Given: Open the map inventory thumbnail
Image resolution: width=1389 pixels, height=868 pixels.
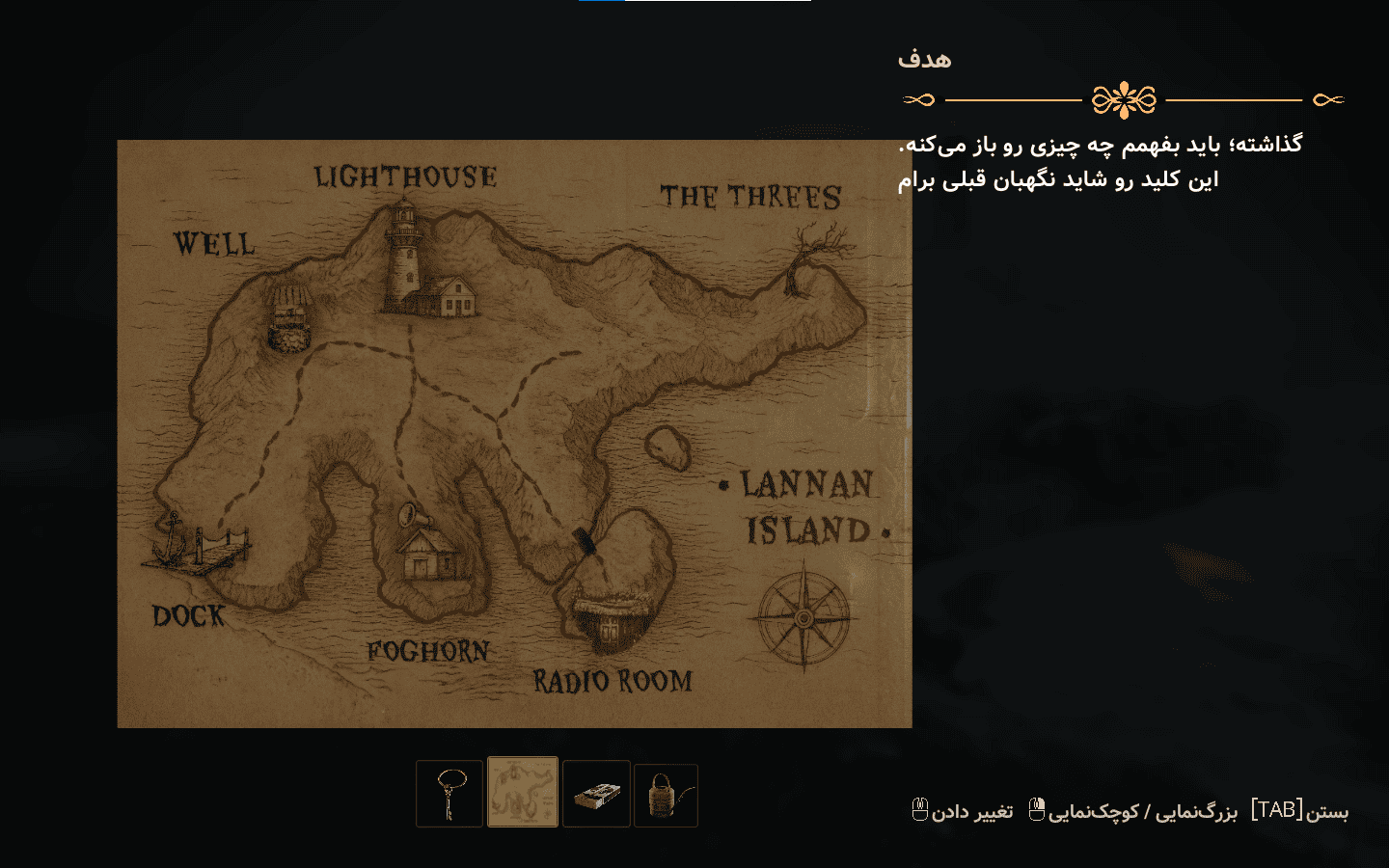Looking at the screenshot, I should 523,794.
